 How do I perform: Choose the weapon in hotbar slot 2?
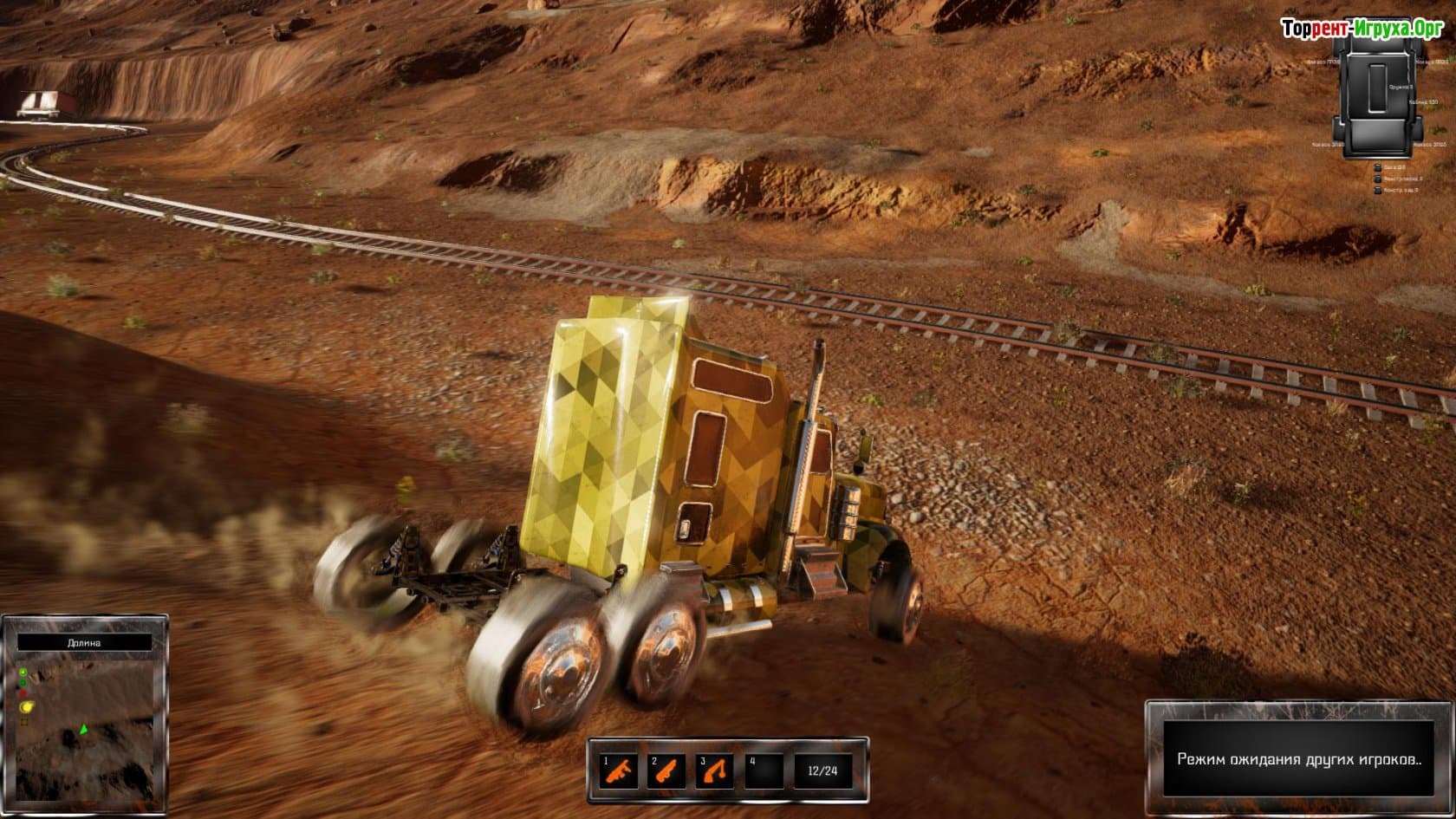[666, 770]
